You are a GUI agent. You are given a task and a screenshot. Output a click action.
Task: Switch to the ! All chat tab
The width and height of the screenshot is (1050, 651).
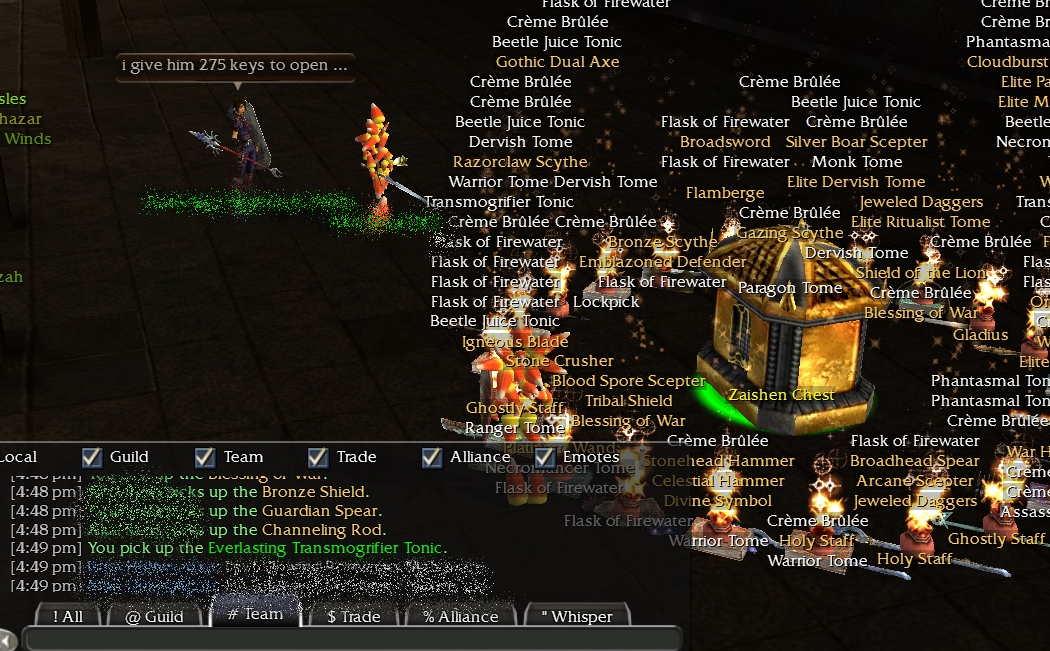point(68,616)
